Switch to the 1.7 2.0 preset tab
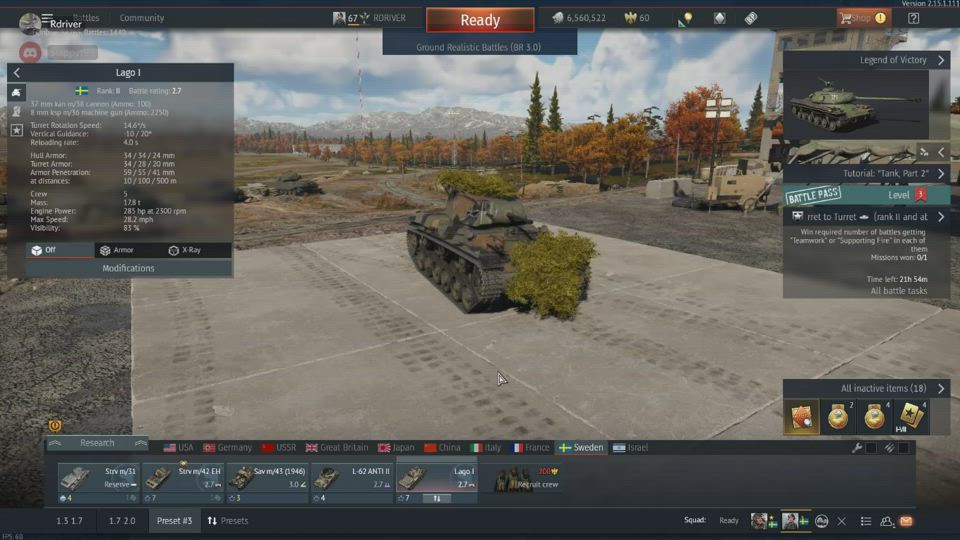Screen dimensions: 960x540 [x=122, y=521]
